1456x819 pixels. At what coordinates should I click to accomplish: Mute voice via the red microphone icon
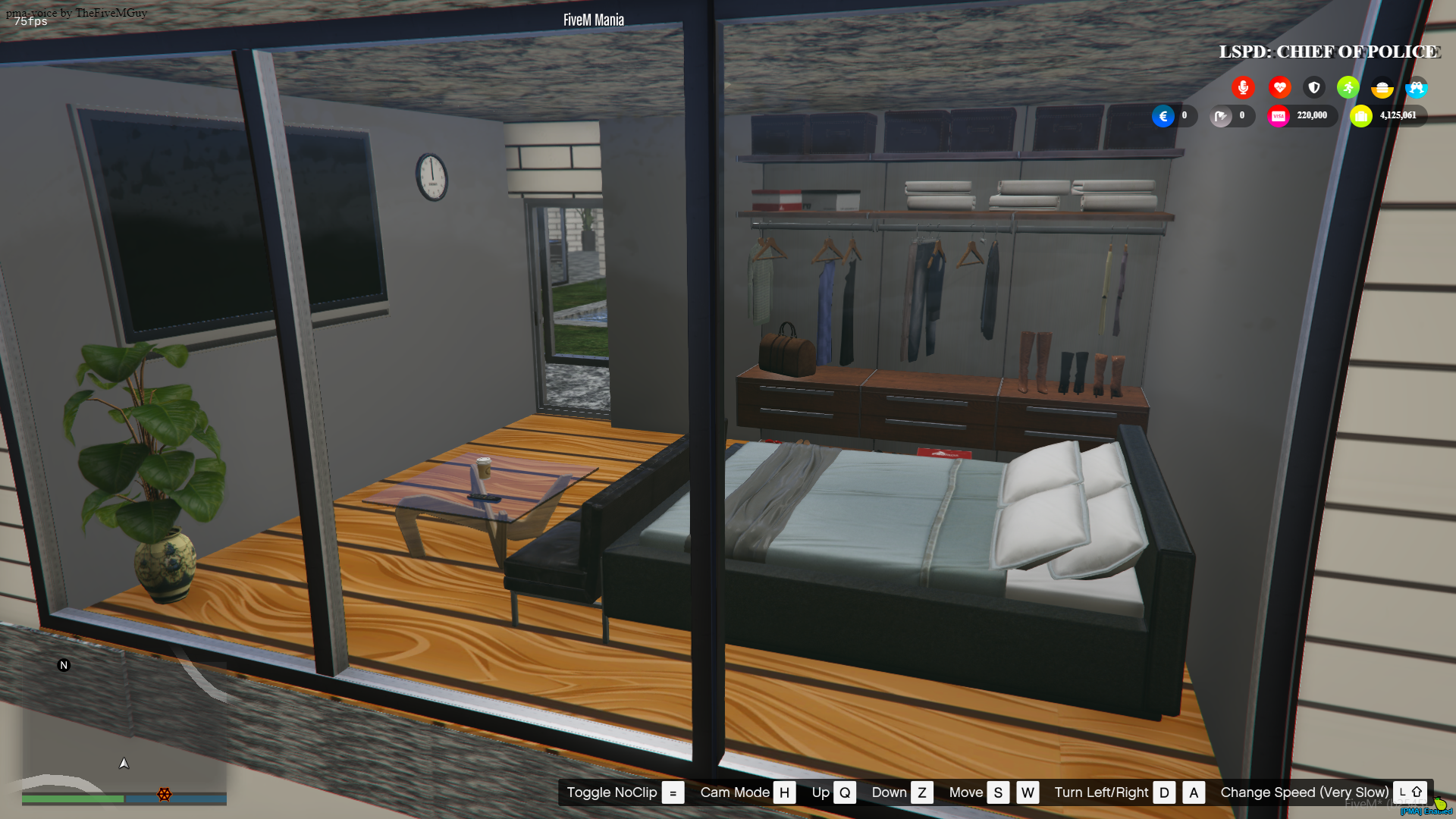pyautogui.click(x=1243, y=87)
